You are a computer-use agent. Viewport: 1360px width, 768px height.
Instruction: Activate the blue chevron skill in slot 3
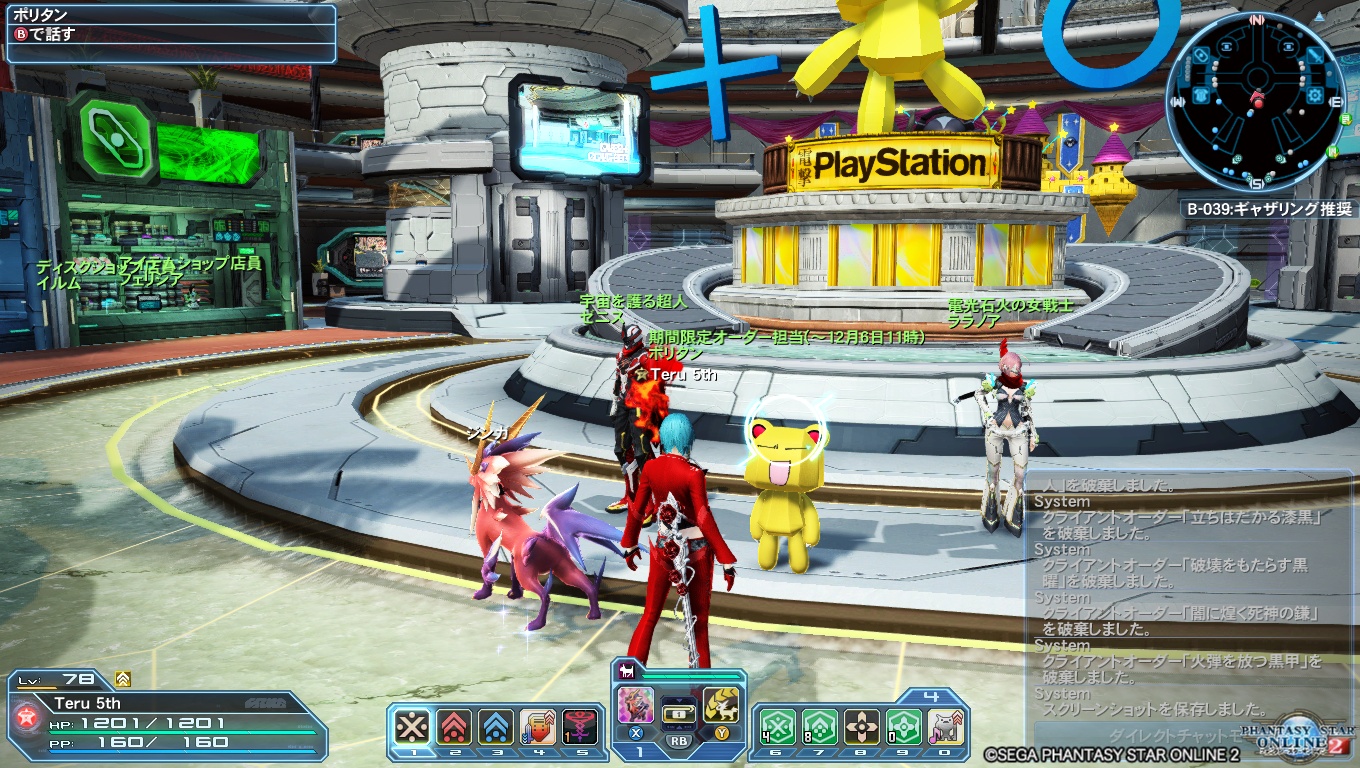(x=496, y=727)
